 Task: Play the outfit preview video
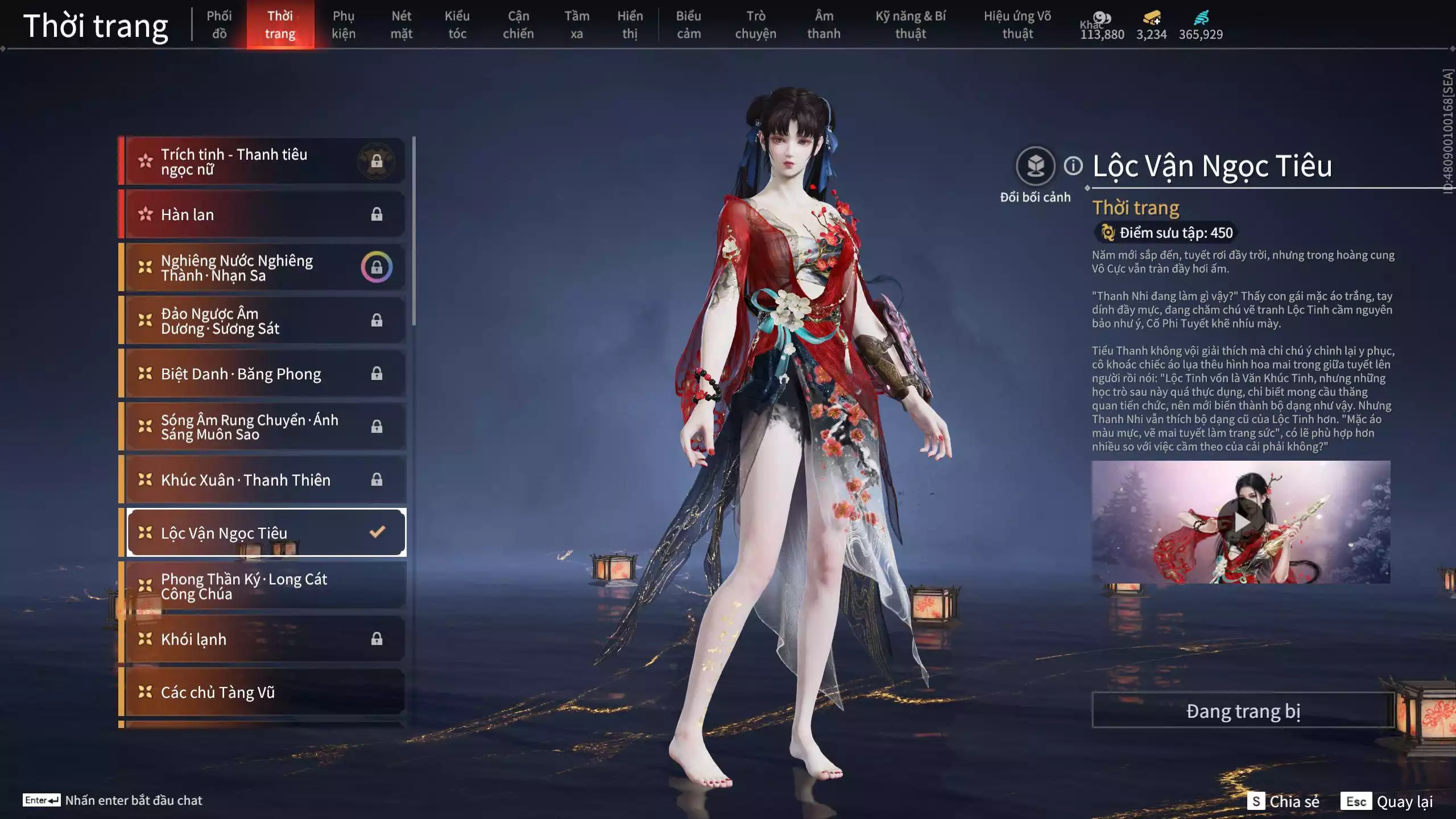click(x=1240, y=522)
